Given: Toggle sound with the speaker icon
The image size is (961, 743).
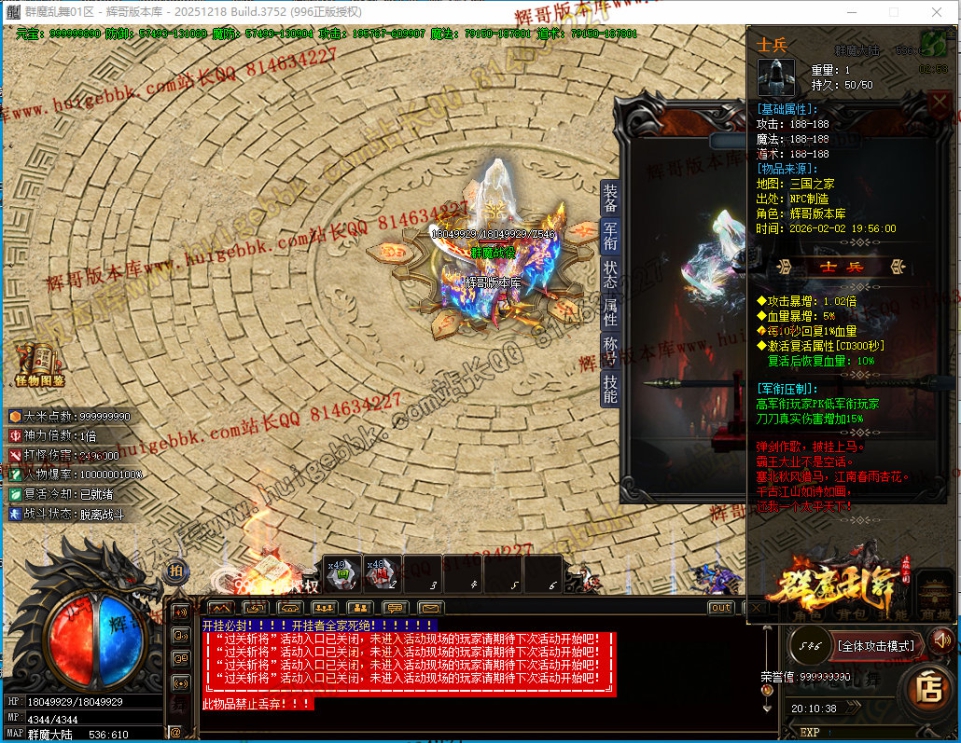Looking at the screenshot, I should 940,639.
